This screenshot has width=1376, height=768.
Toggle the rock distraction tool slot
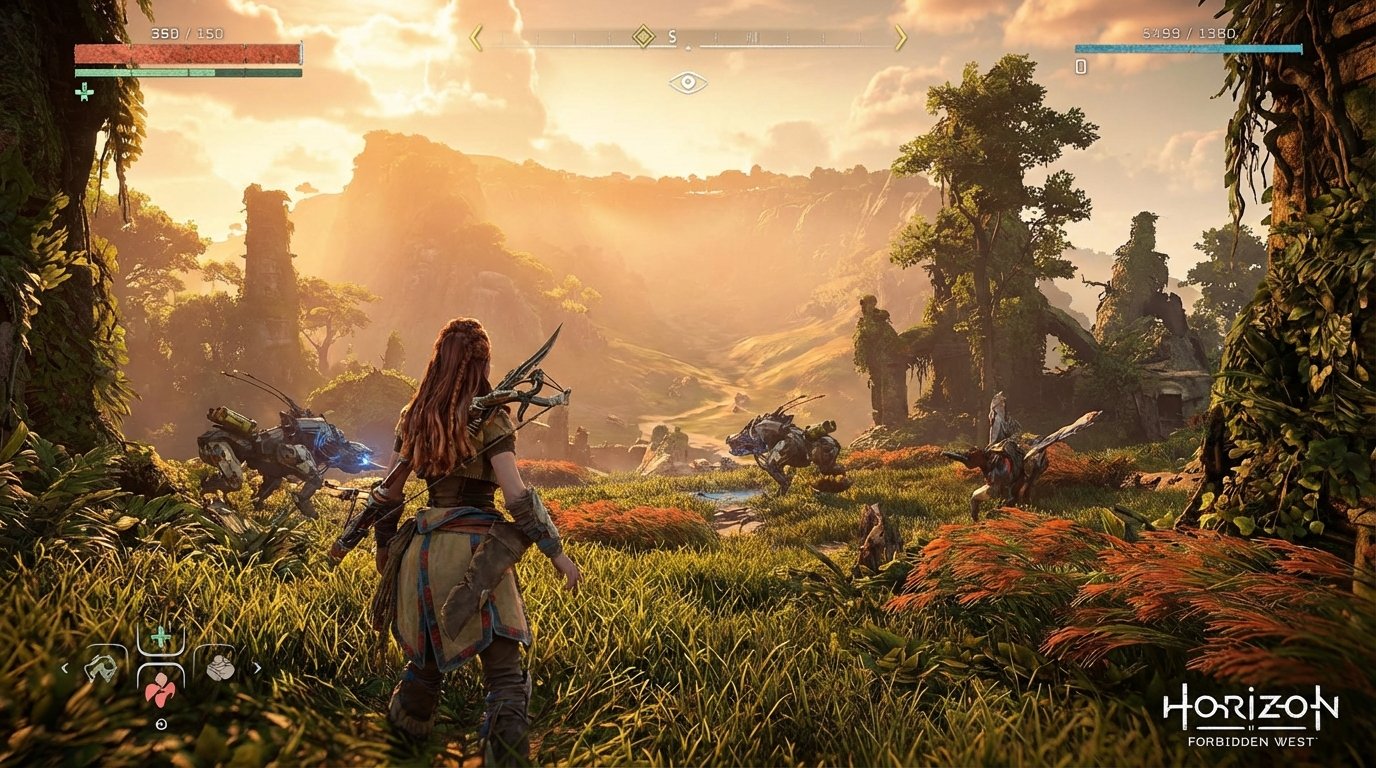coord(220,668)
